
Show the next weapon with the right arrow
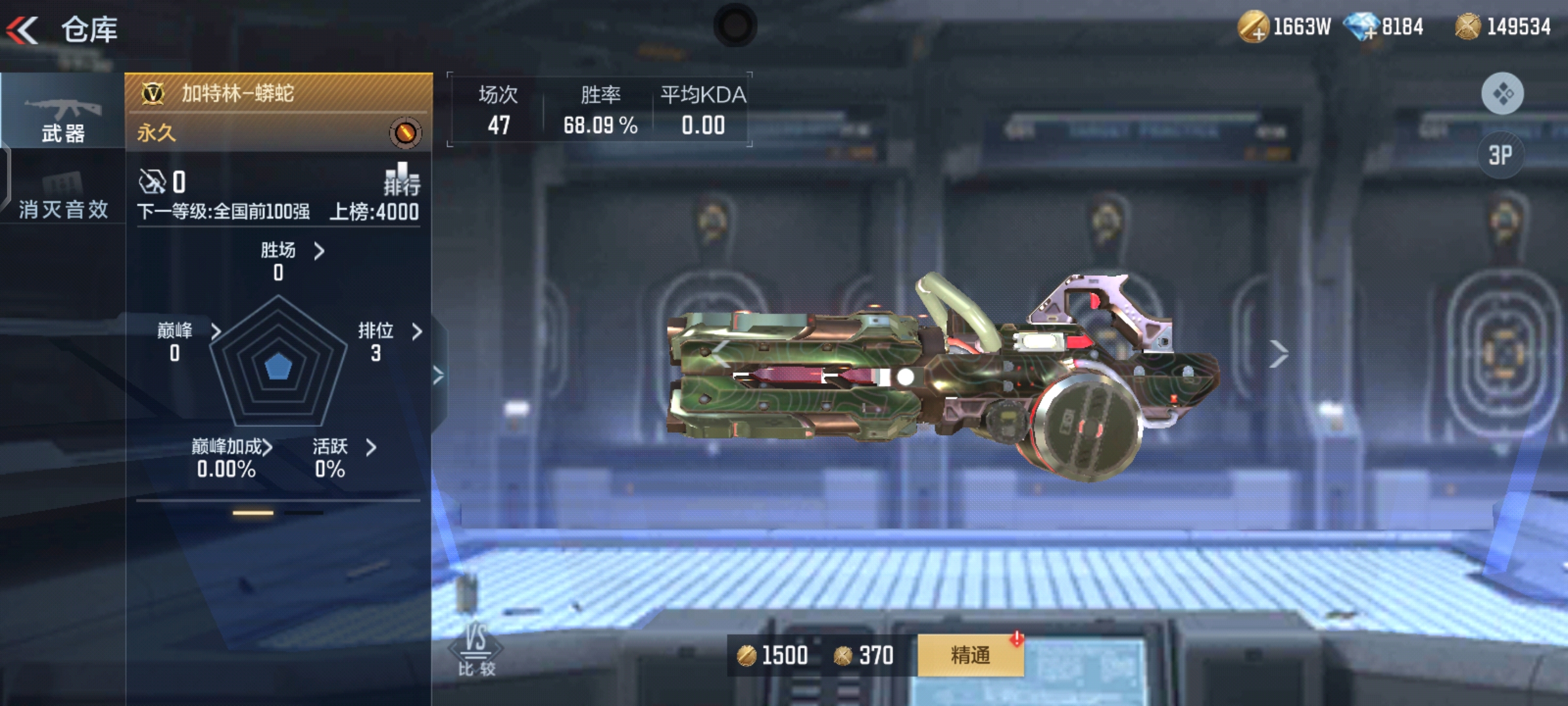tap(1278, 354)
